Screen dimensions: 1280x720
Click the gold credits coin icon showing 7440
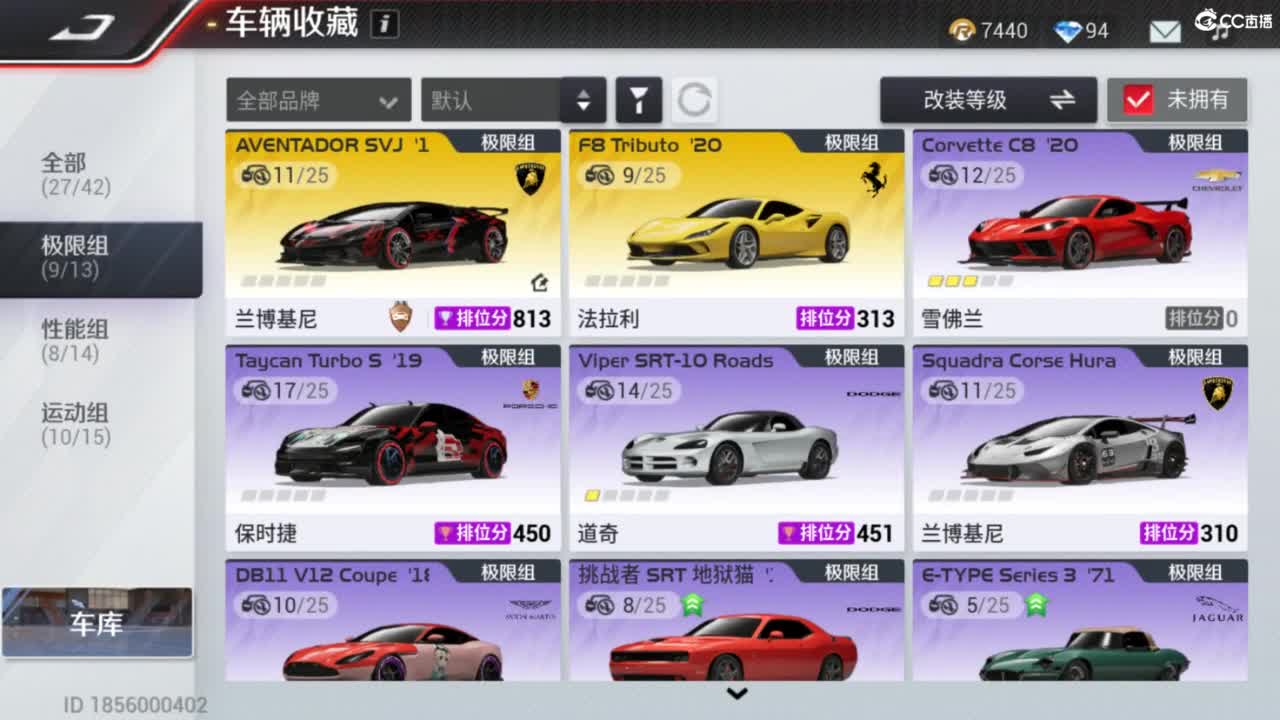(962, 31)
